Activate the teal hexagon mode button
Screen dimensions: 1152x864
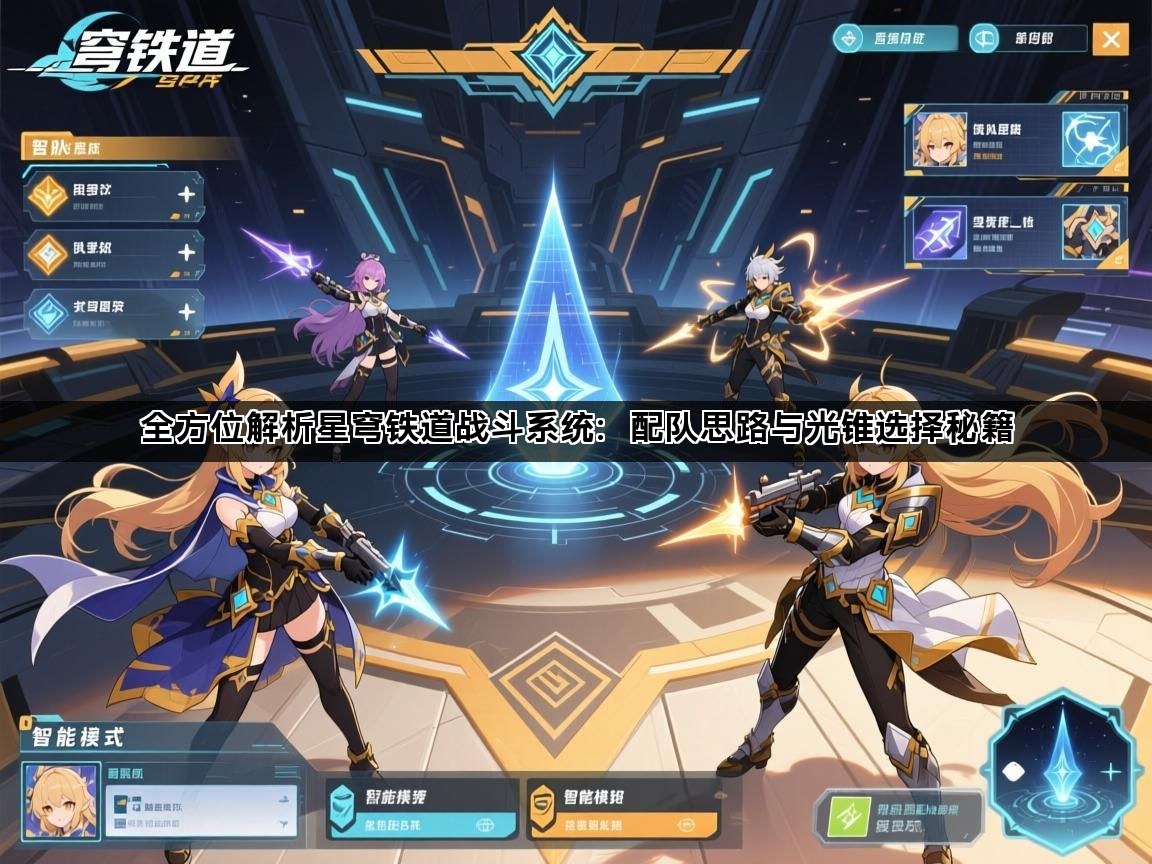[421, 810]
